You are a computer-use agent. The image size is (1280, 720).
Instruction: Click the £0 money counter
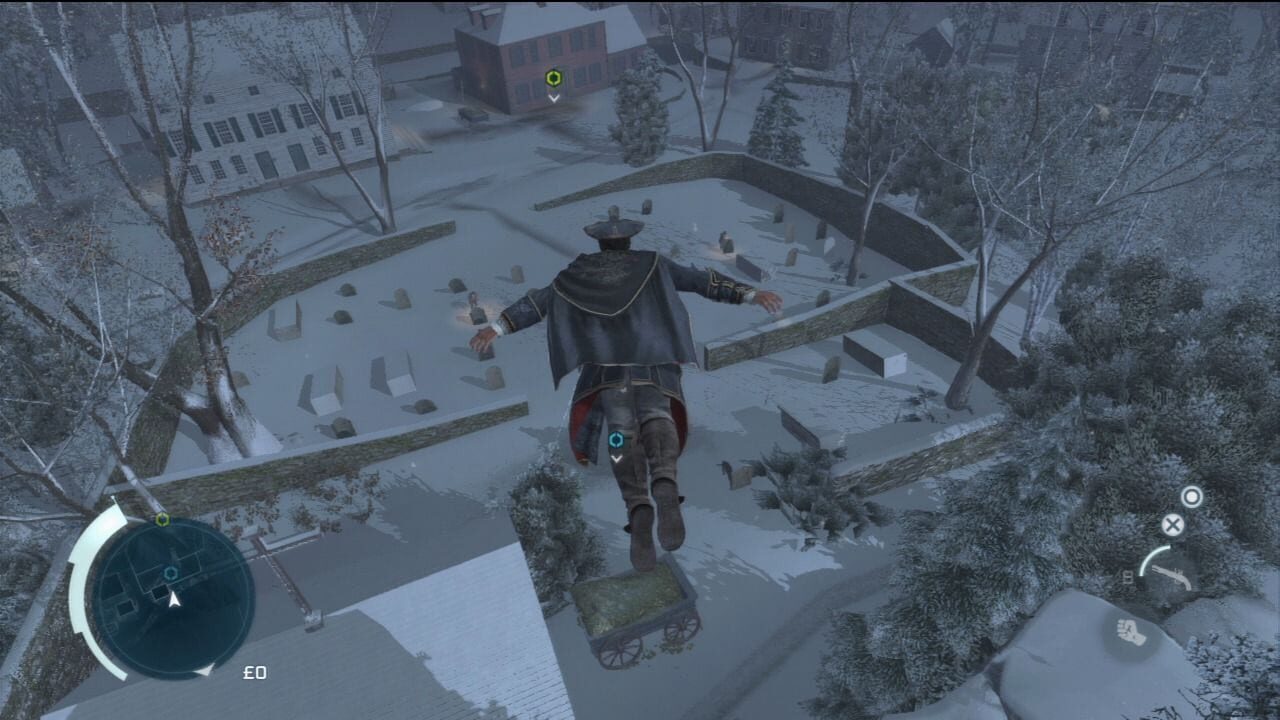(255, 672)
